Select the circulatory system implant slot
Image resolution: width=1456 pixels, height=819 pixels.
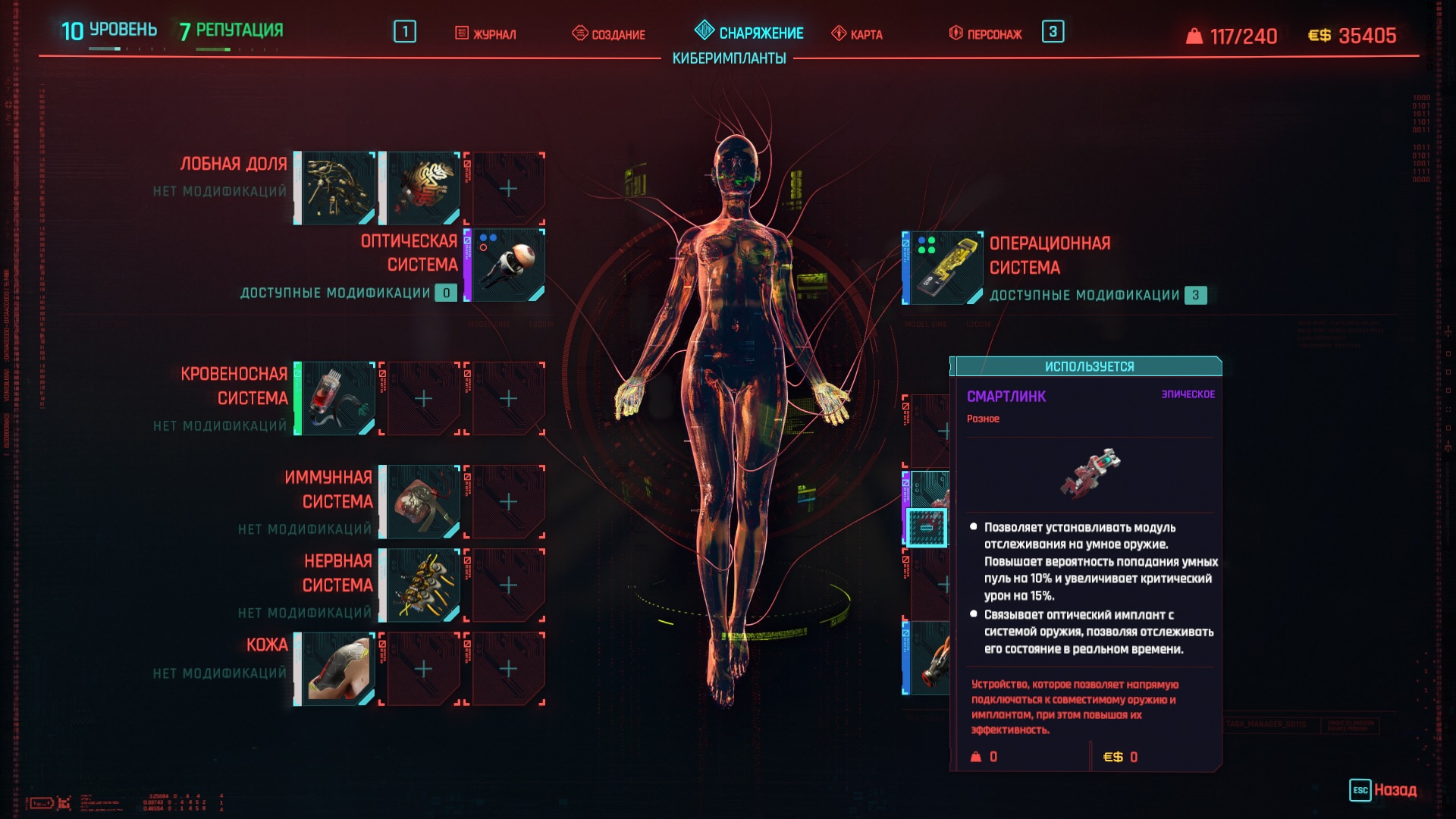tap(337, 399)
